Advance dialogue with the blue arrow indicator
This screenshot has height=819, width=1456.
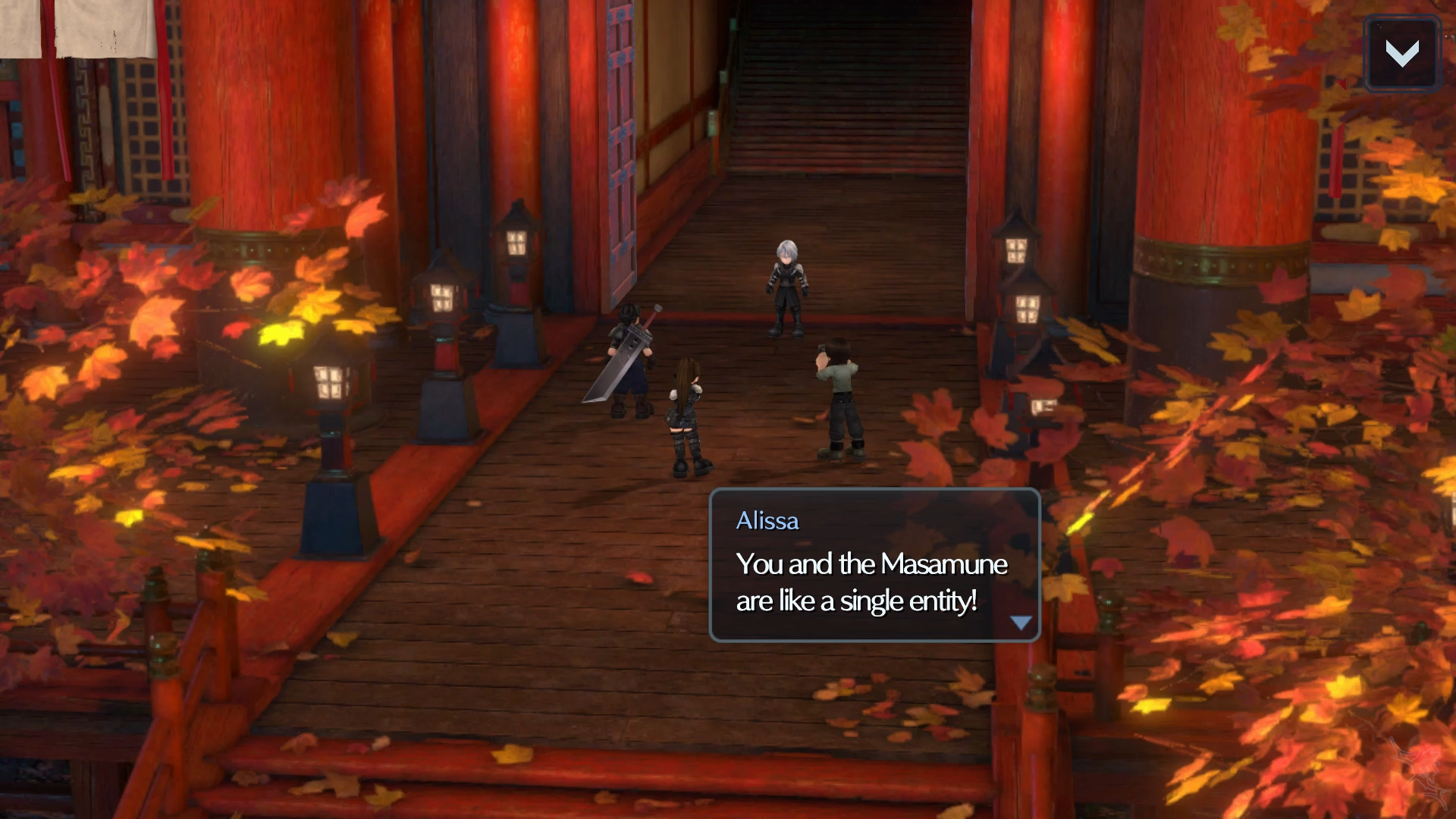click(x=1021, y=623)
